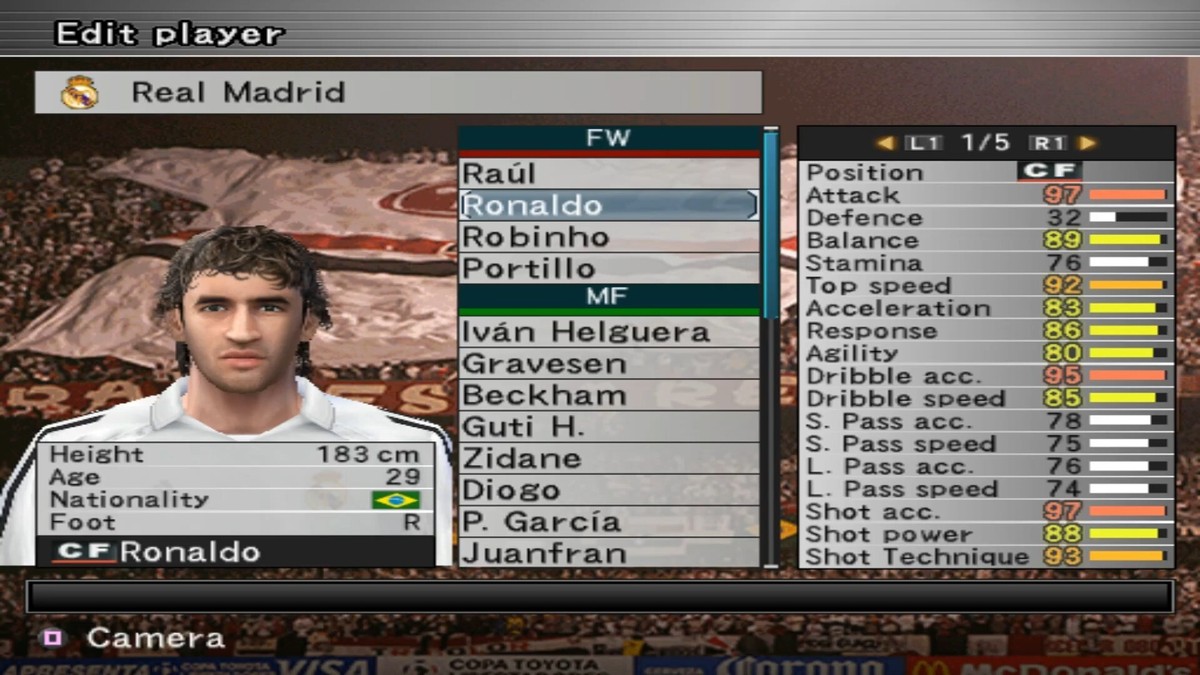Select Guti H. in the roster
The image size is (1200, 675).
click(x=608, y=427)
